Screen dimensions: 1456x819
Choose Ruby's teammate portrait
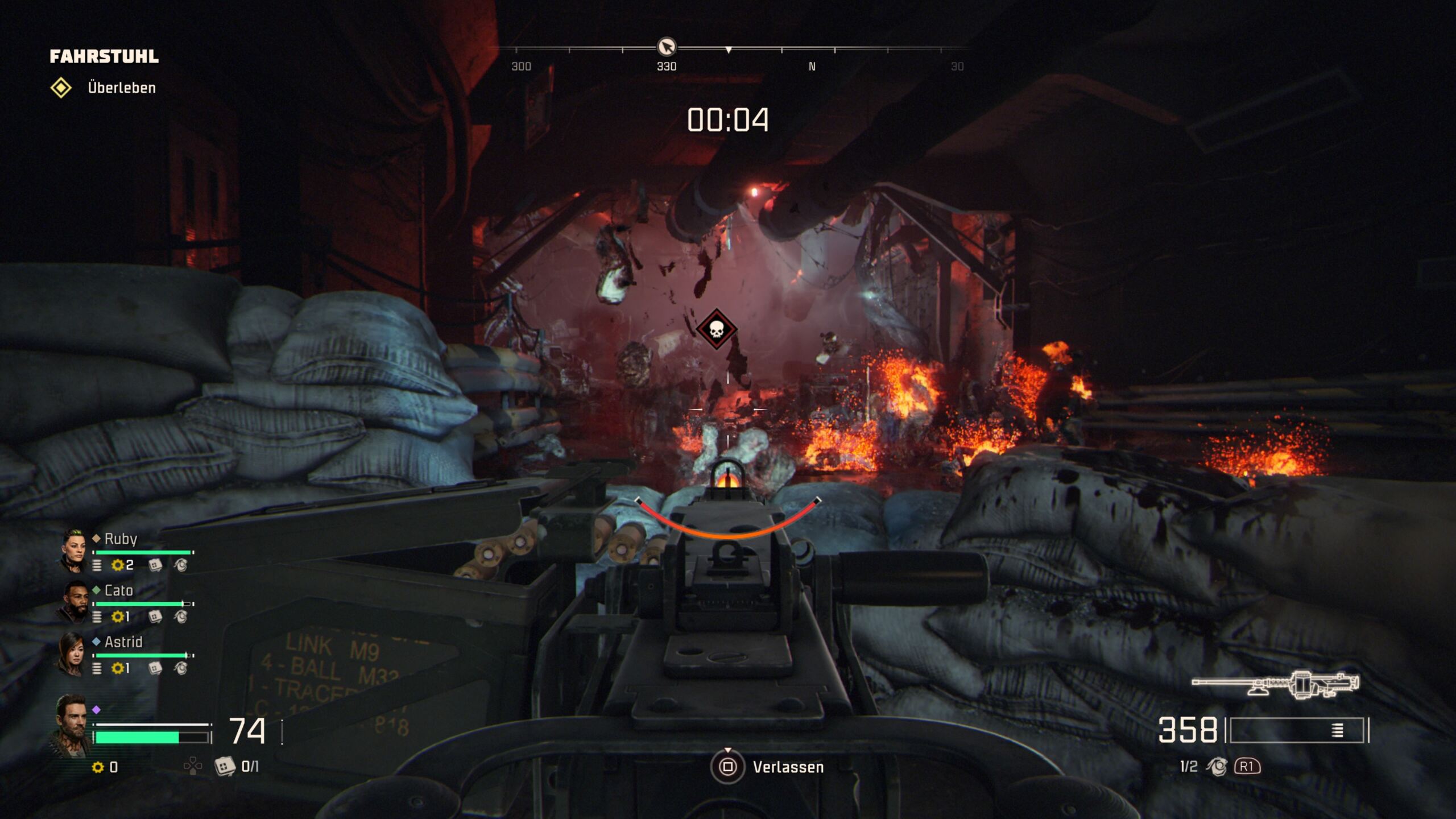[74, 550]
